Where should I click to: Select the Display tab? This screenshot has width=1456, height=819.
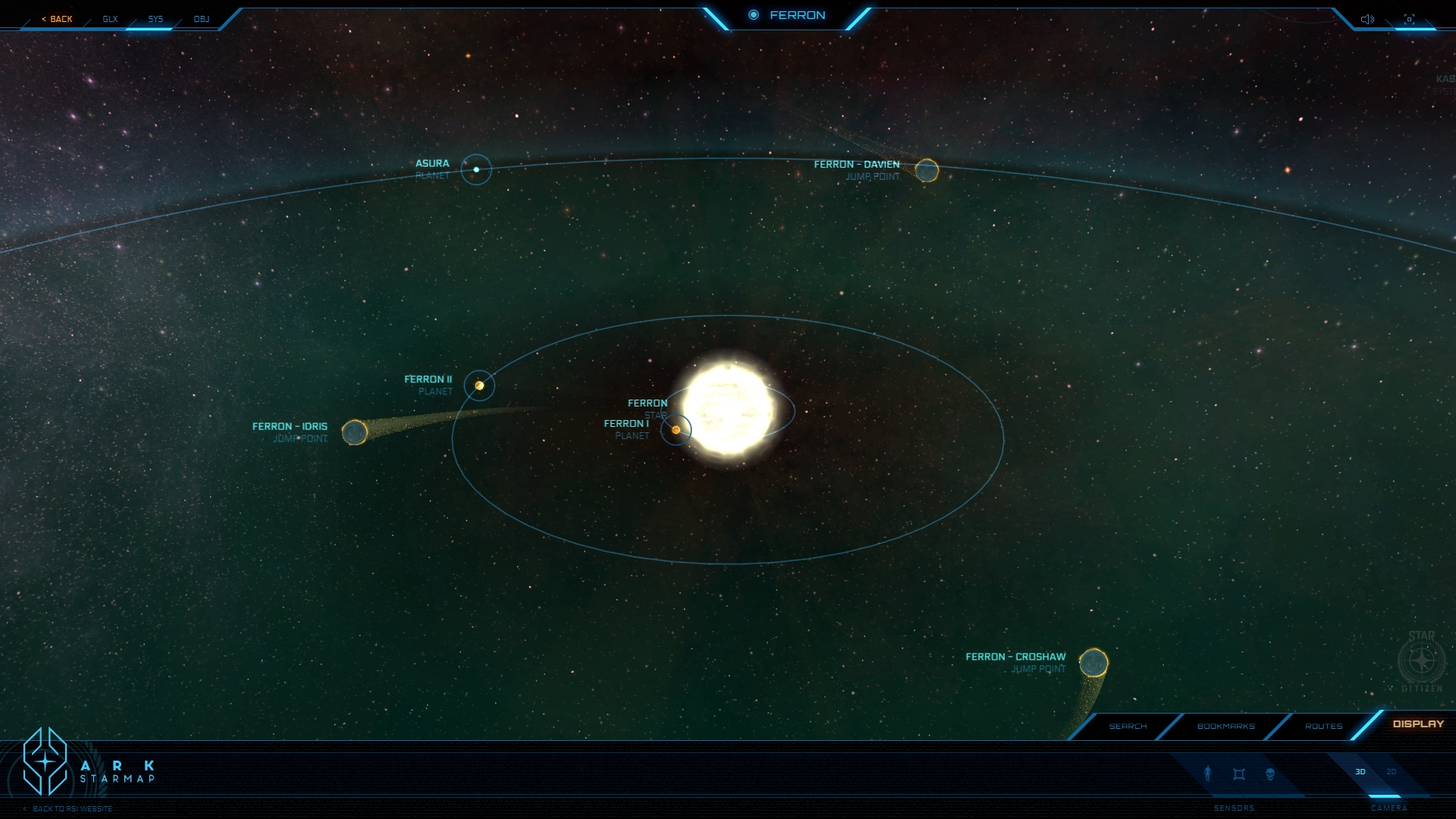click(1418, 724)
